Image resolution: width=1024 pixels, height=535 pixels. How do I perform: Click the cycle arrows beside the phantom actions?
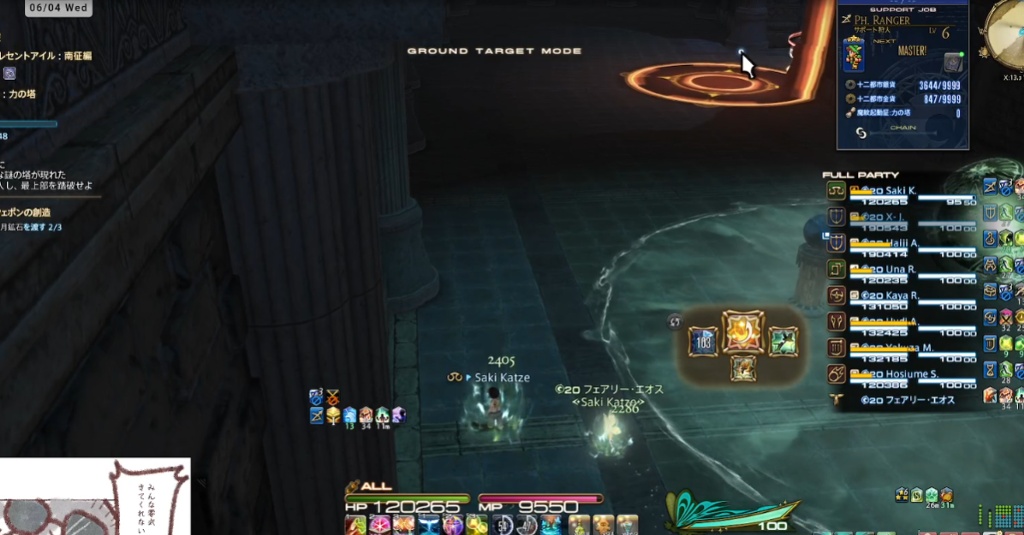[x=675, y=321]
